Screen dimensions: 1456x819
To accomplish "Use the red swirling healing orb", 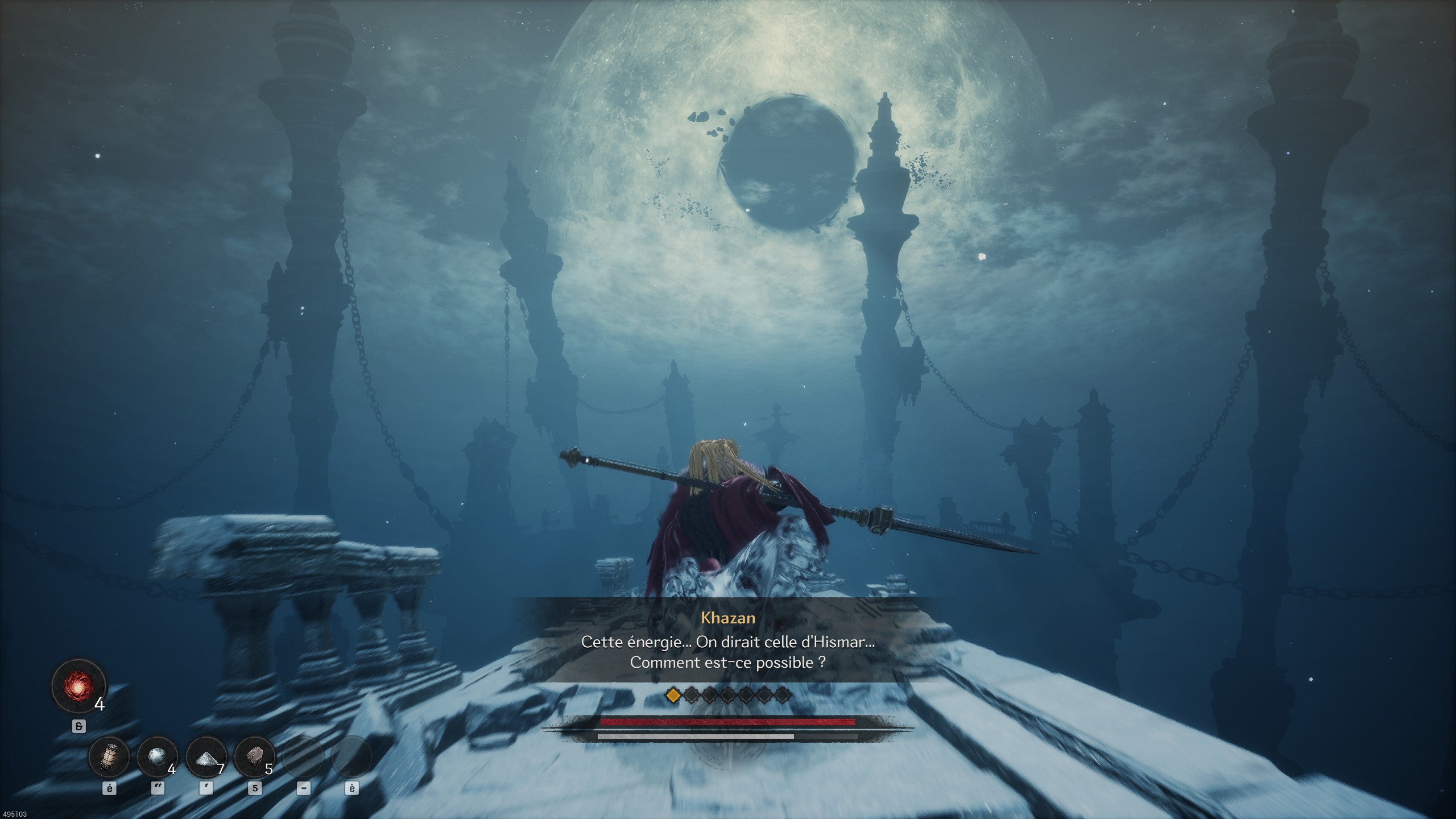I will click(78, 686).
